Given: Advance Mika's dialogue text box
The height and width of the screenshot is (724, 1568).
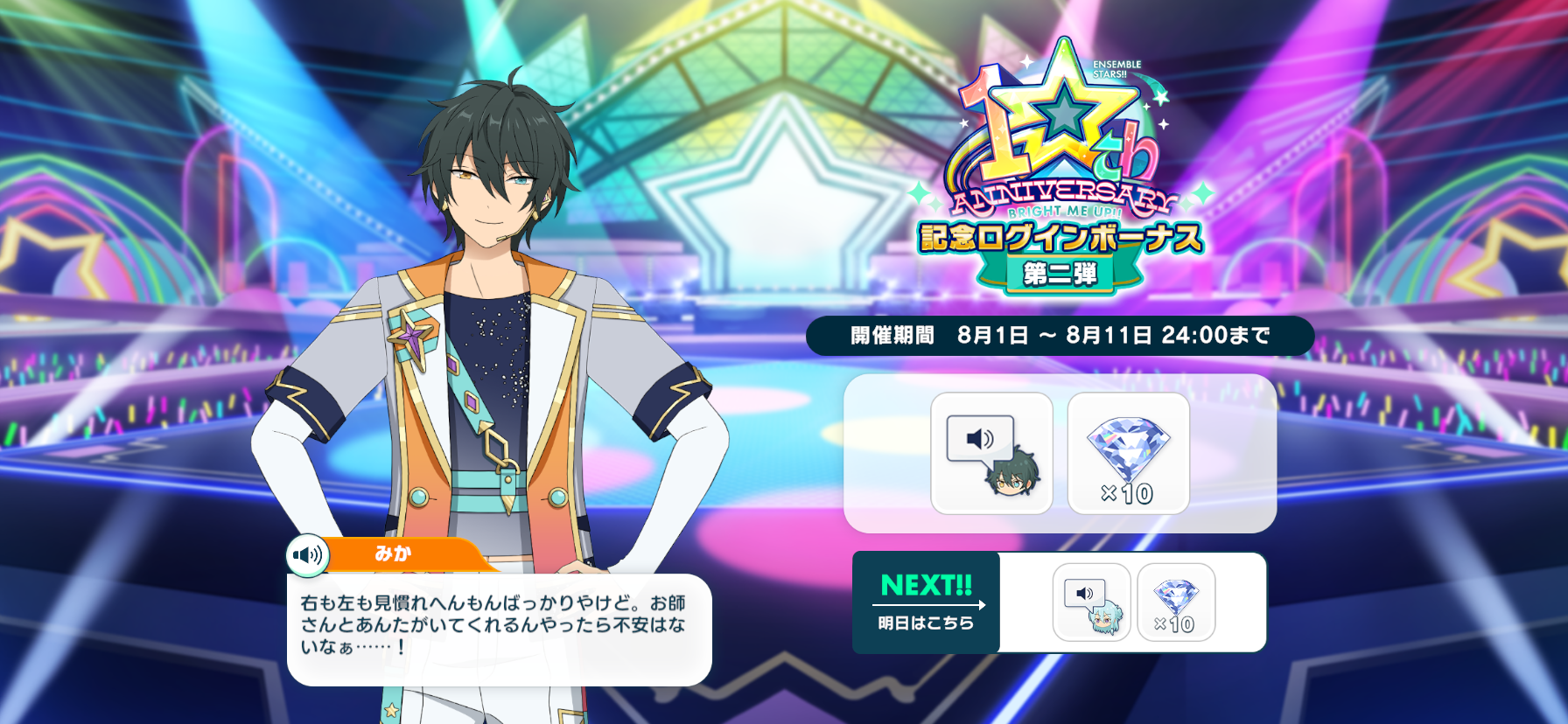Looking at the screenshot, I should coord(499,628).
